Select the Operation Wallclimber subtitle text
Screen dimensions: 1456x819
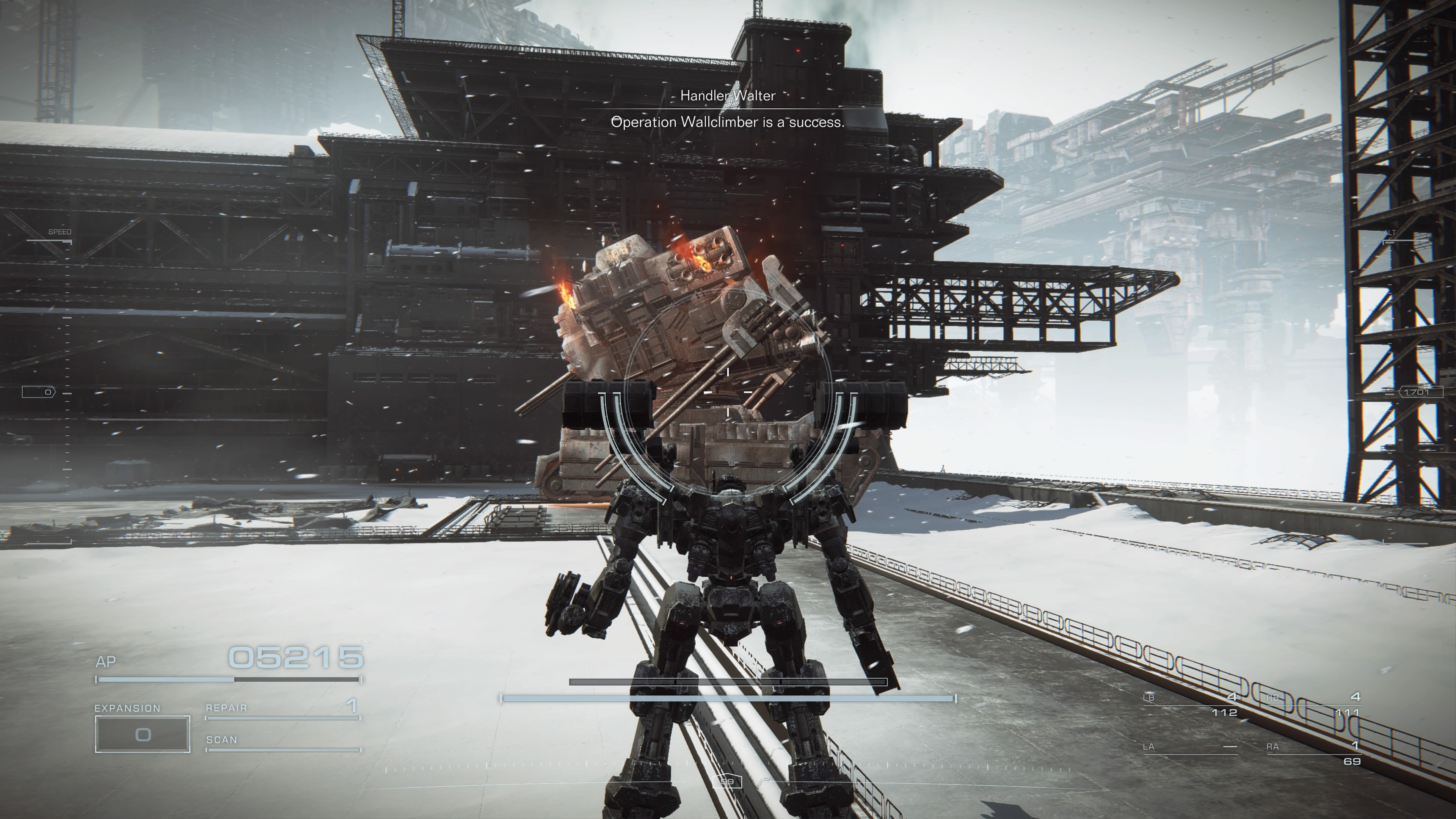(x=728, y=123)
